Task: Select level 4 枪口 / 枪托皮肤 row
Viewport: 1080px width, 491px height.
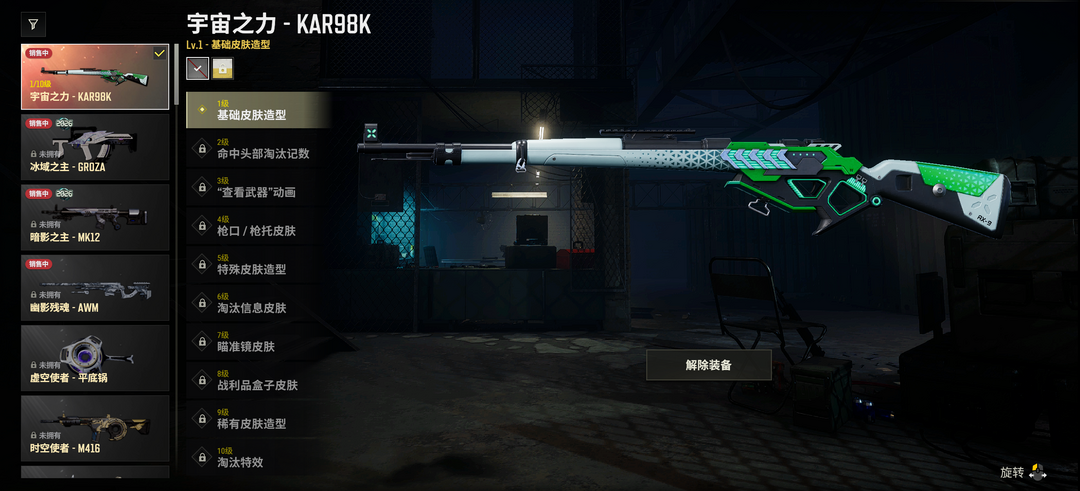Action: [258, 226]
